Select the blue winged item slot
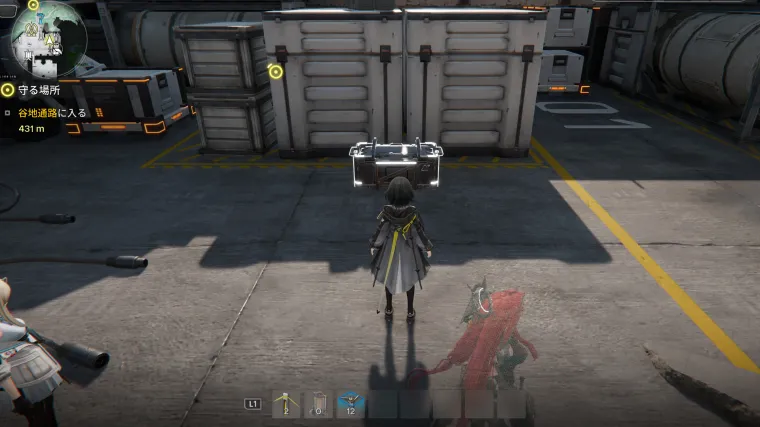This screenshot has height=427, width=760. click(x=350, y=403)
